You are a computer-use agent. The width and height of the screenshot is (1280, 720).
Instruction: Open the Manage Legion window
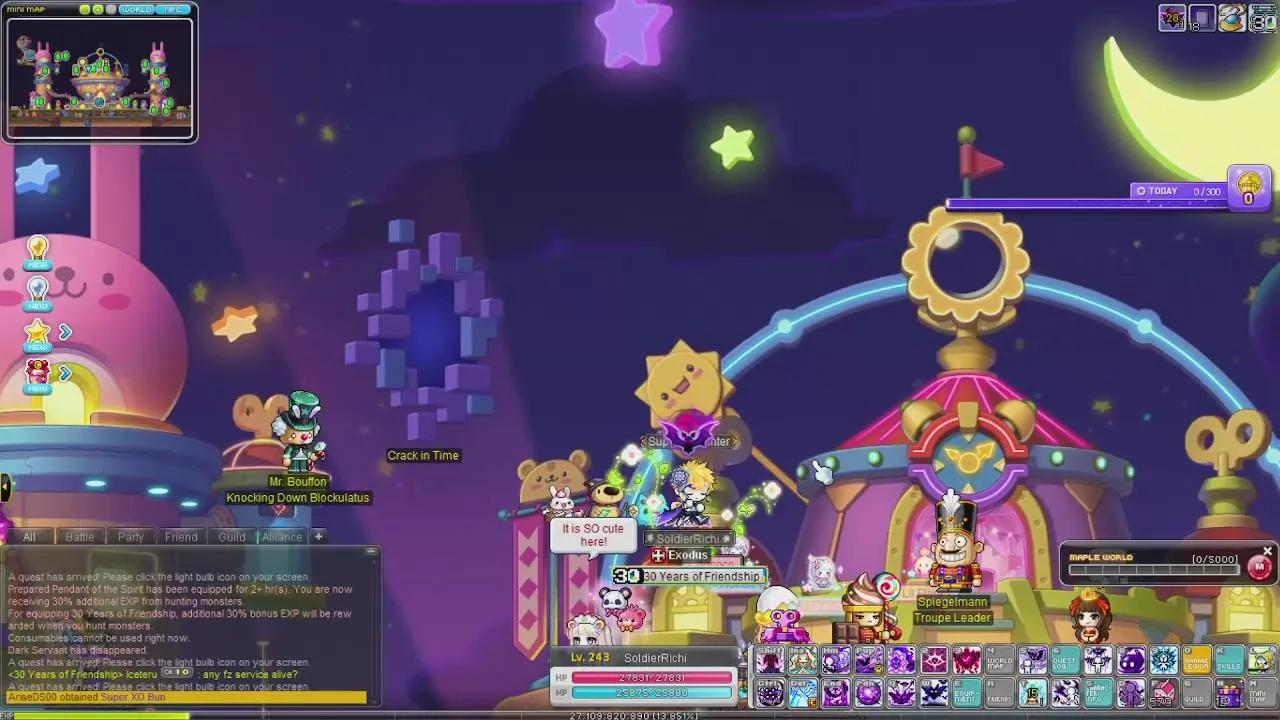tap(1196, 662)
